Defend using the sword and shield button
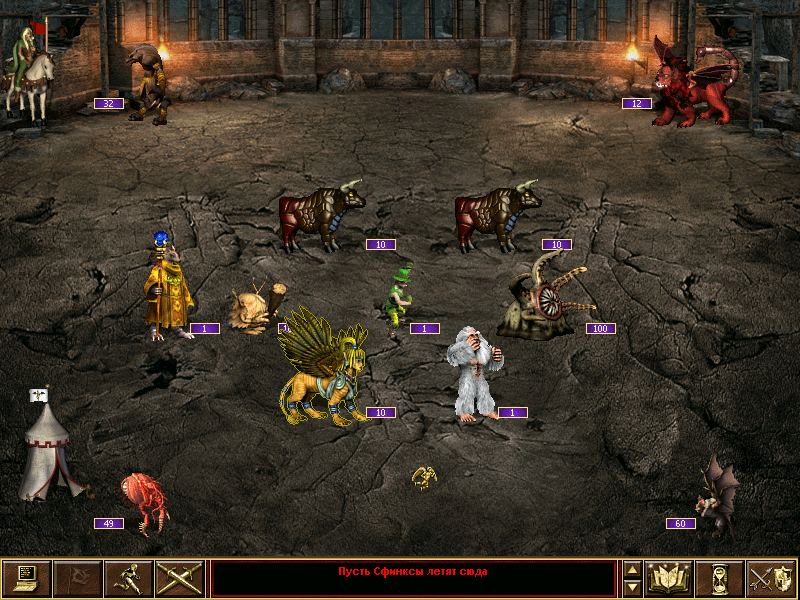Image resolution: width=800 pixels, height=600 pixels. [x=771, y=579]
